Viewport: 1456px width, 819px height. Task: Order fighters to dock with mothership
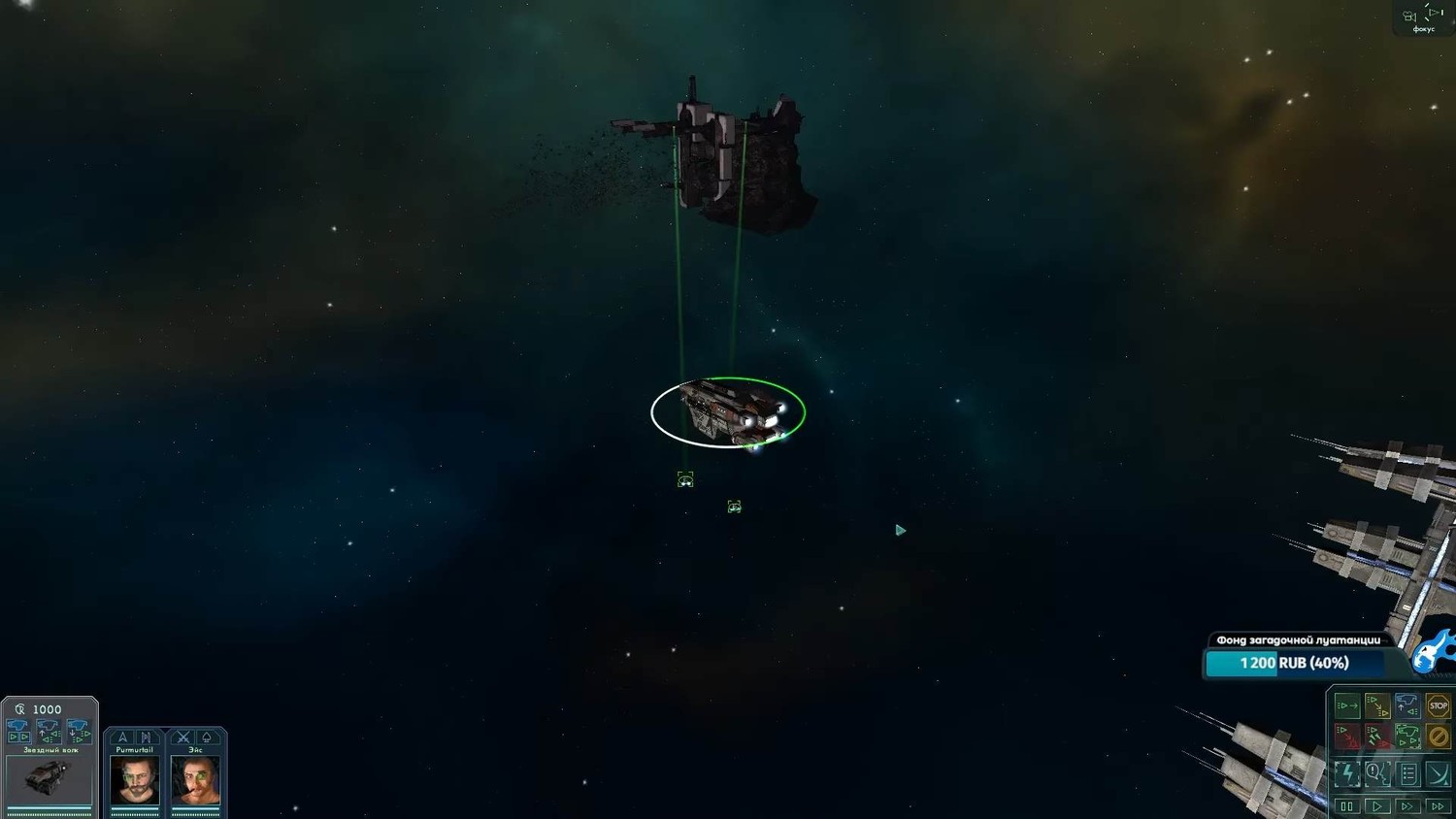1406,705
